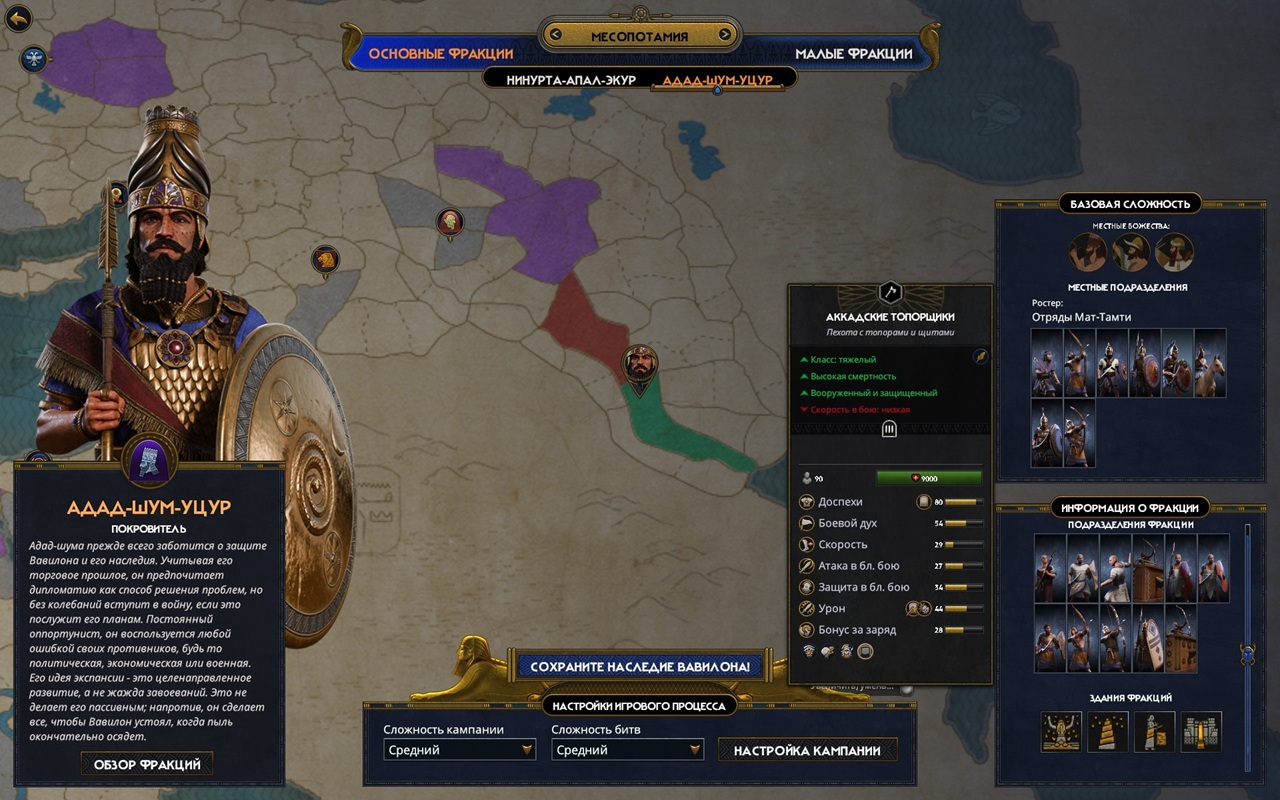Open Настройка кампании settings

tap(807, 750)
